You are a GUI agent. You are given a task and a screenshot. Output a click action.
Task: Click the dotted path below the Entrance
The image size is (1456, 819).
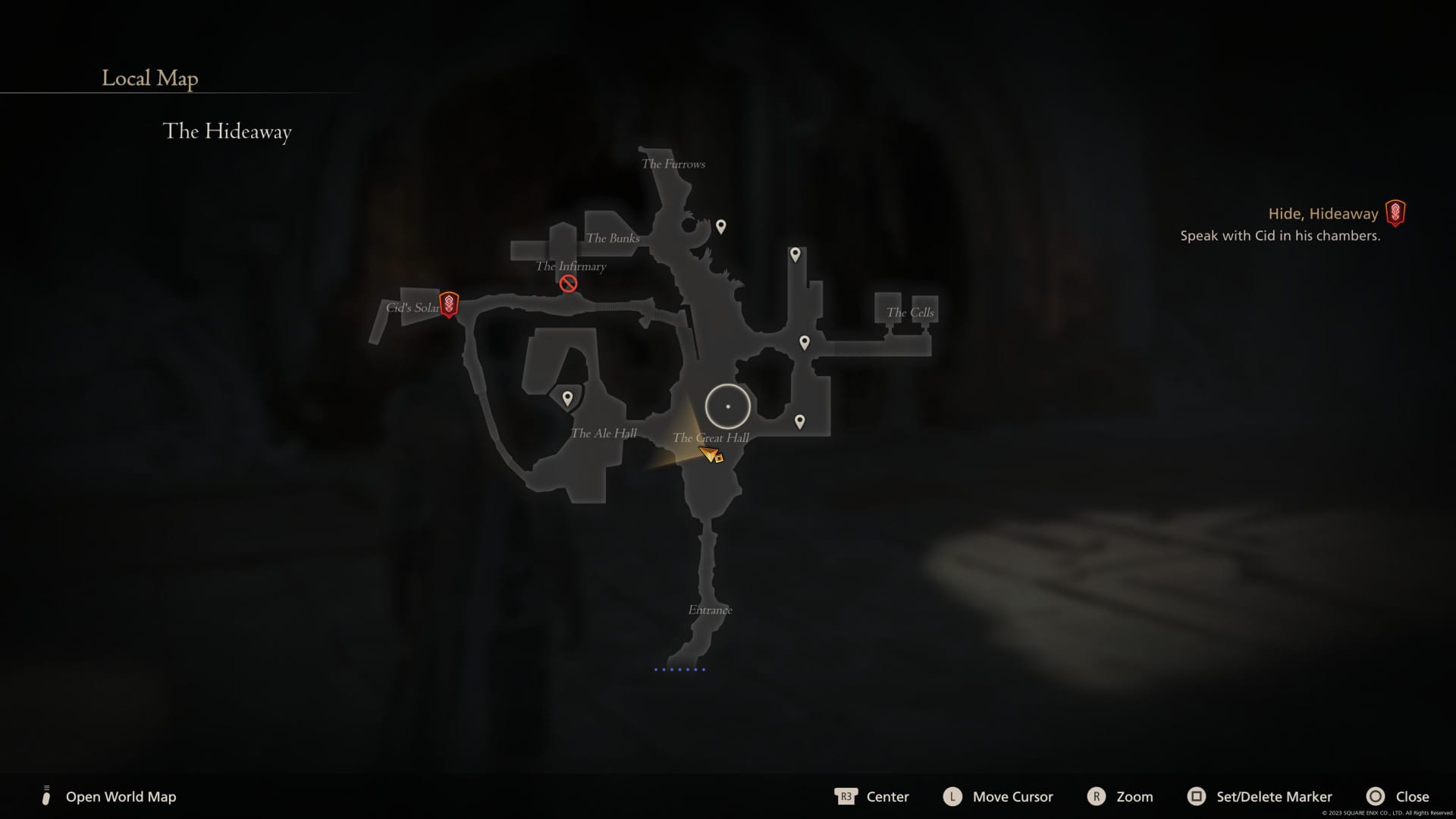click(x=680, y=670)
